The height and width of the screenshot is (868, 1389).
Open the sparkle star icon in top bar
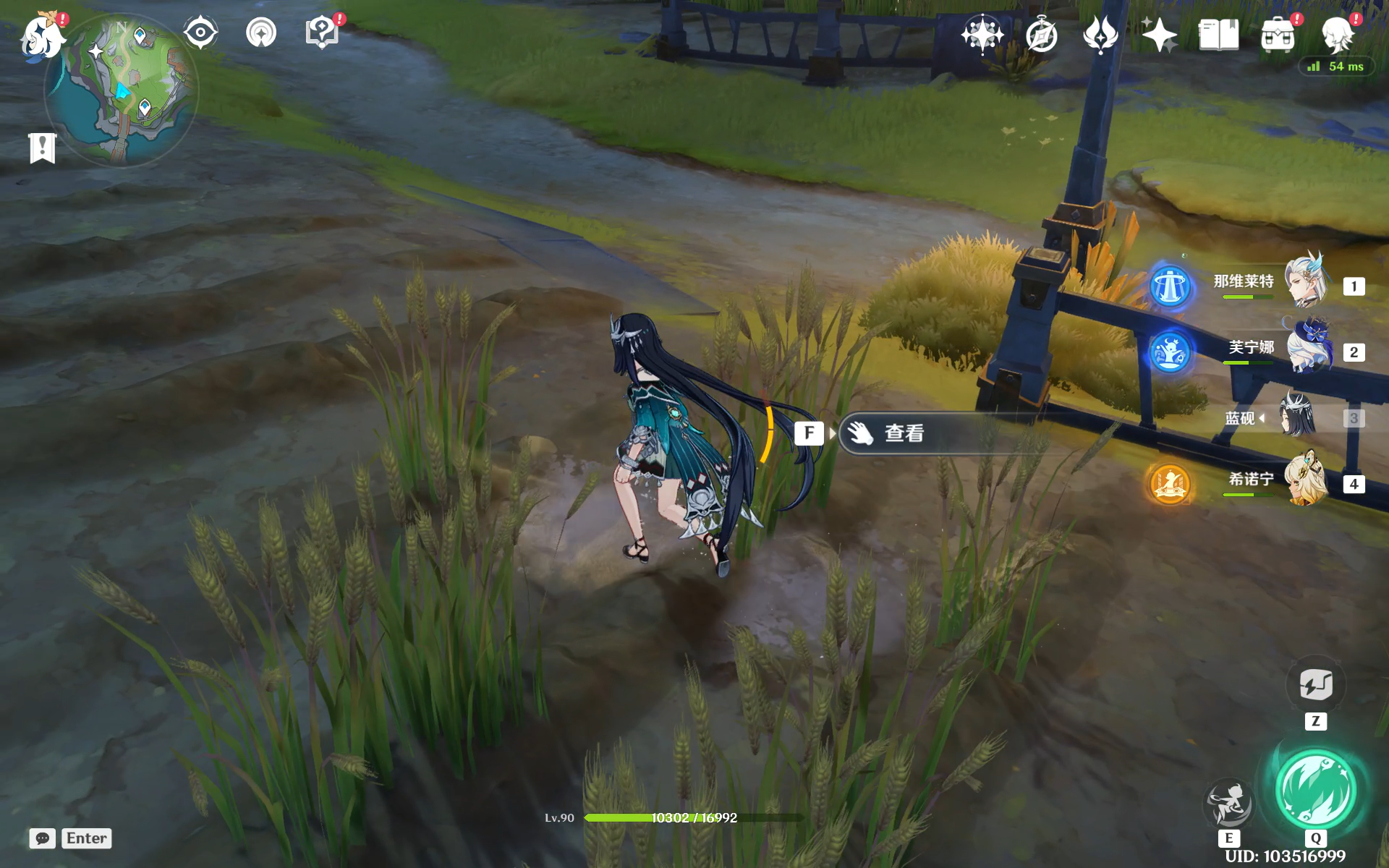point(1159,35)
